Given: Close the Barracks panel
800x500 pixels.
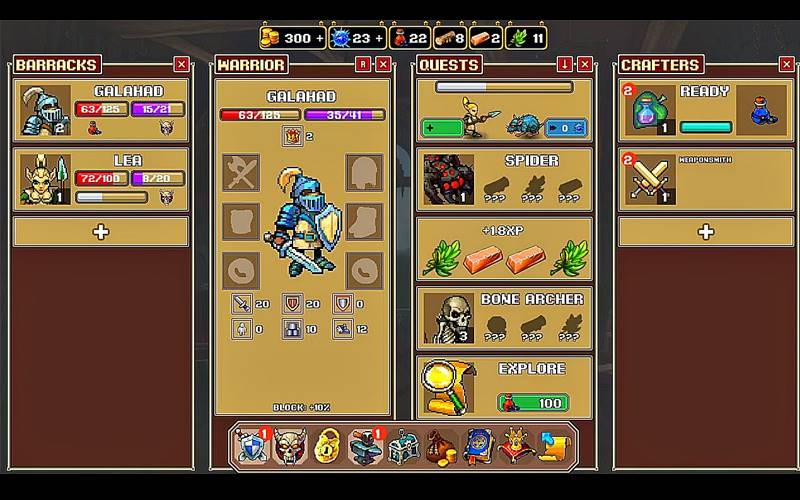Looking at the screenshot, I should coord(181,64).
